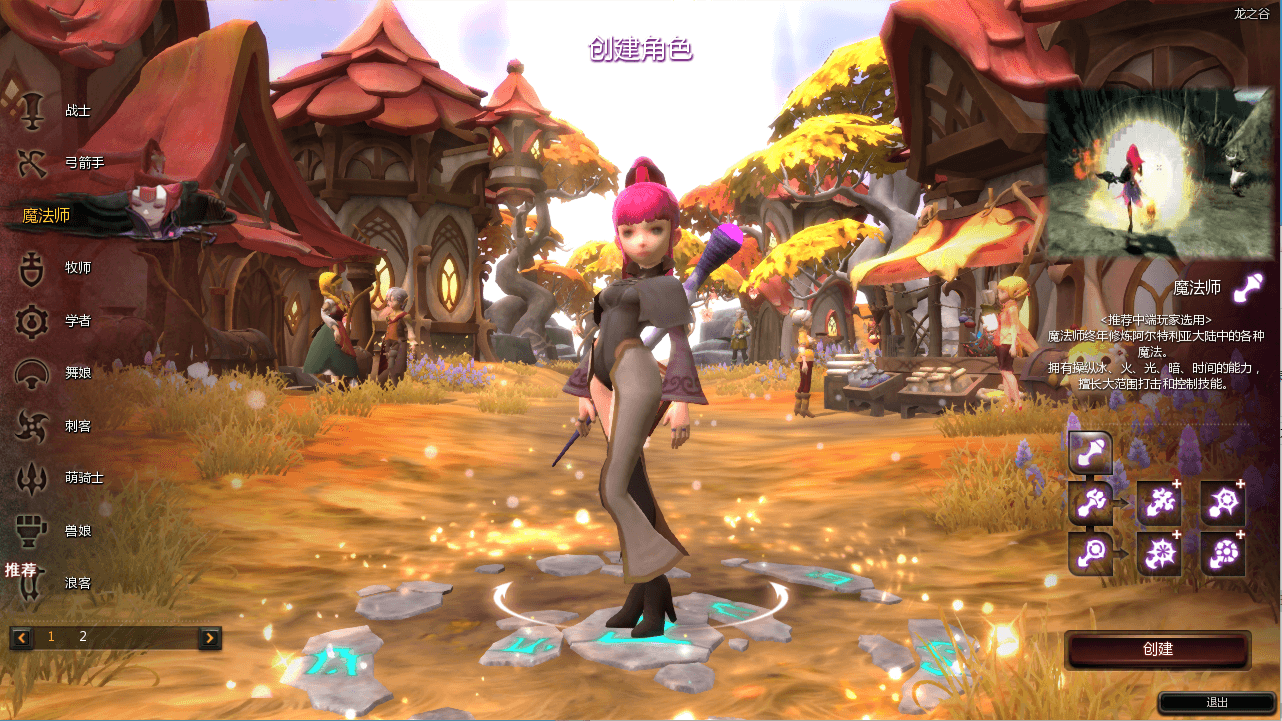Advance class pages with the right arrow
This screenshot has width=1282, height=721.
click(x=209, y=636)
